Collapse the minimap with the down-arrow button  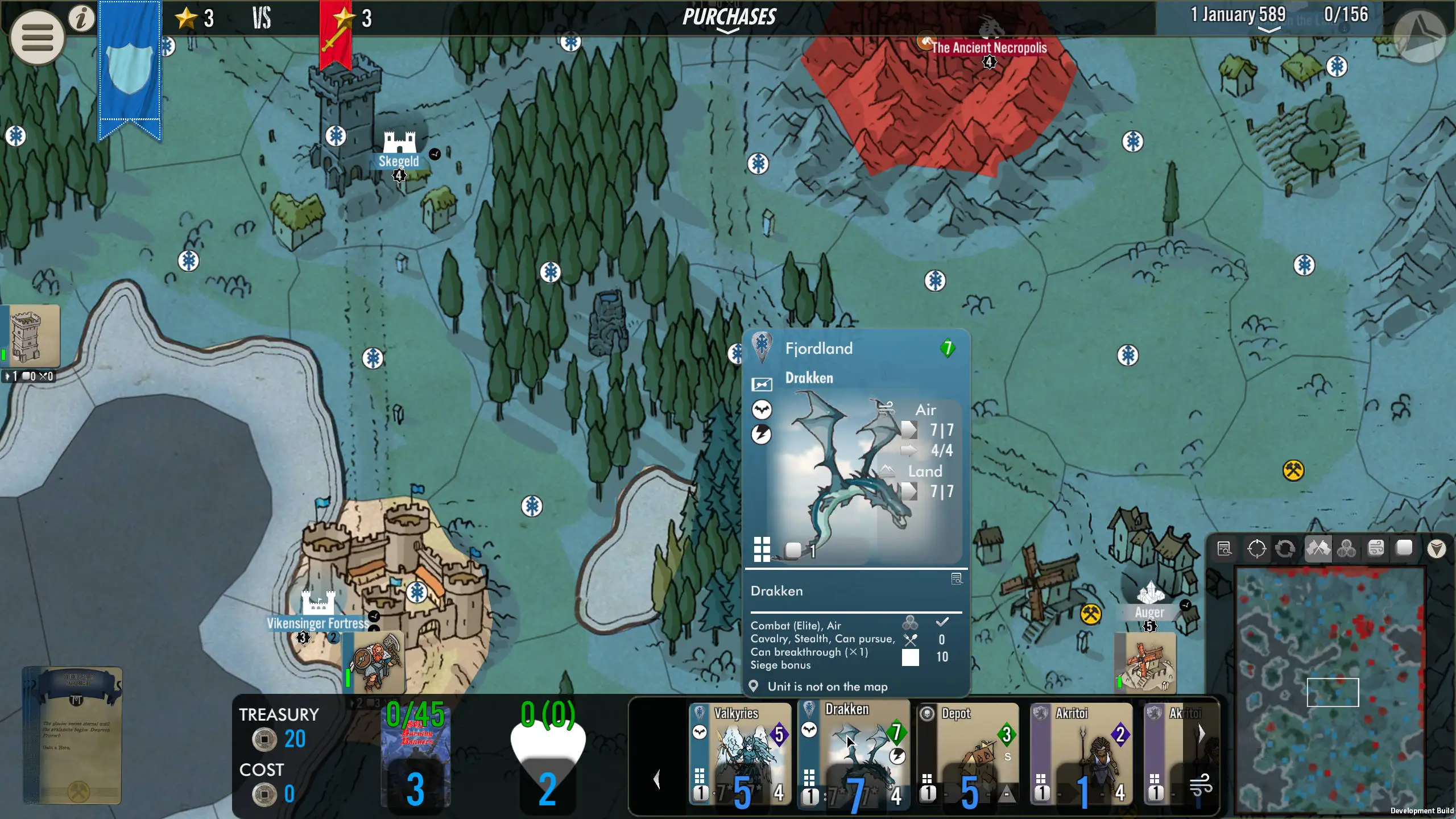(1436, 549)
